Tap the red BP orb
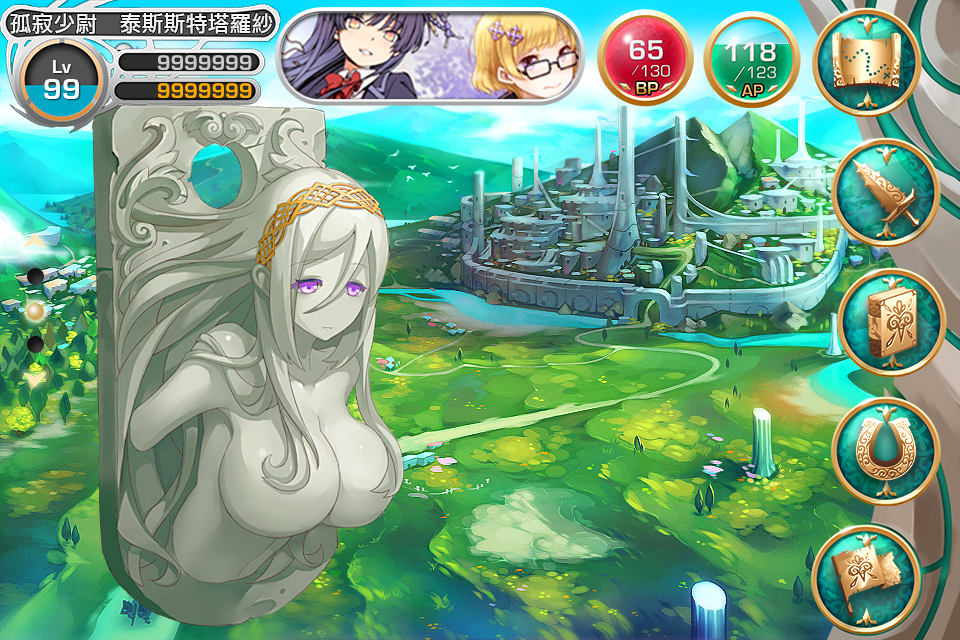This screenshot has height=640, width=960. click(x=645, y=59)
